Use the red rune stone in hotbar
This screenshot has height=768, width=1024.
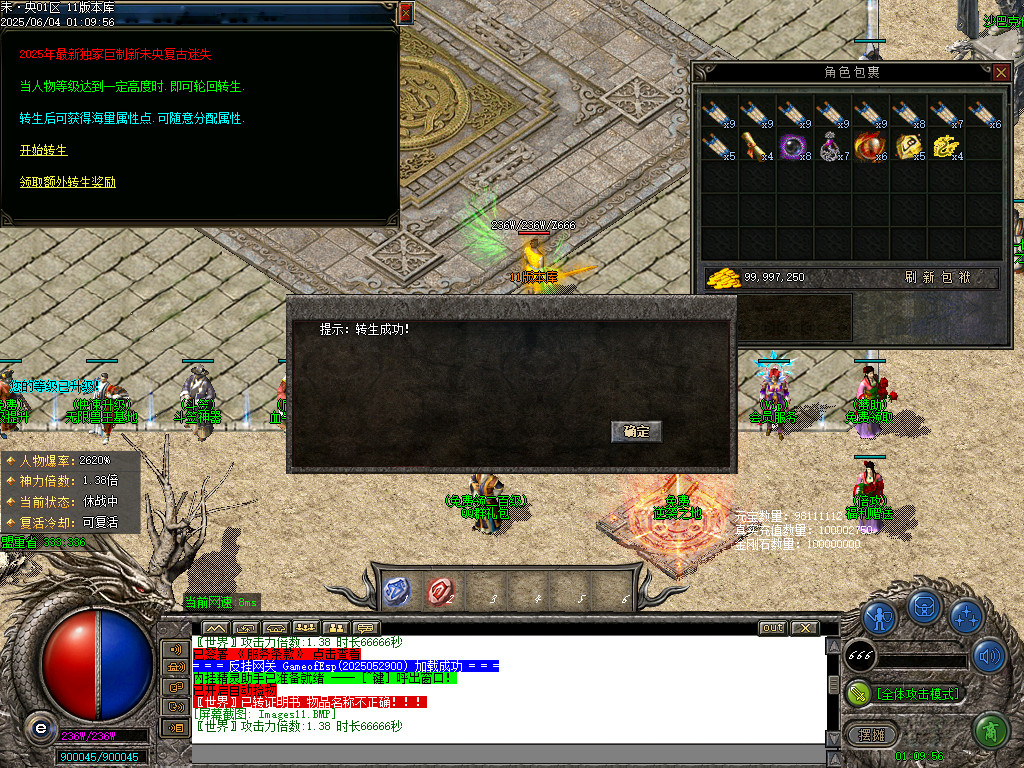click(439, 591)
